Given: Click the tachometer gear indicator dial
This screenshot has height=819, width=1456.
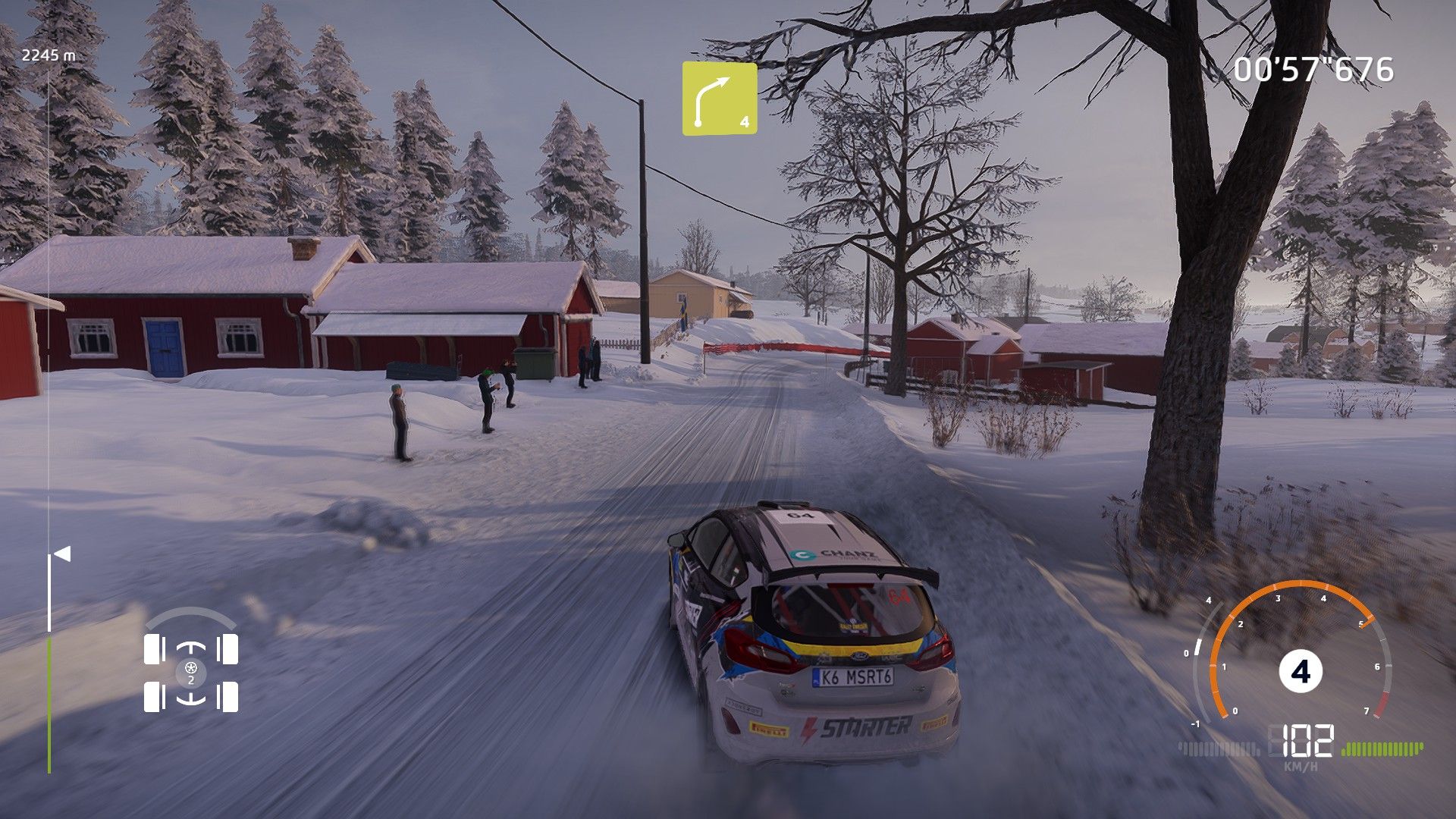Looking at the screenshot, I should (1300, 671).
